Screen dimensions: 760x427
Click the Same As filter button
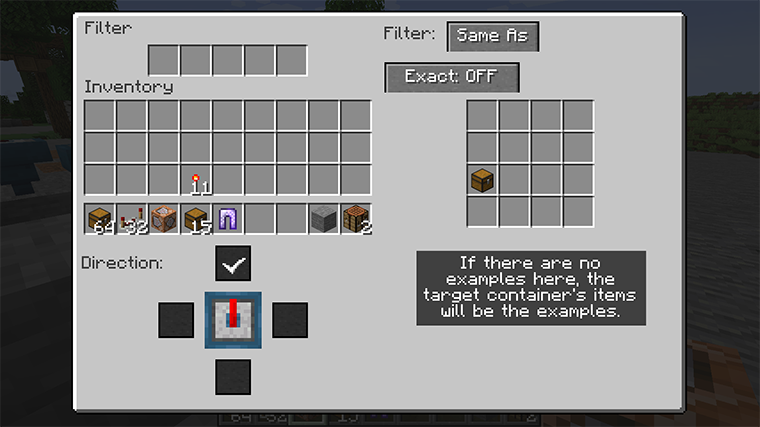click(492, 36)
